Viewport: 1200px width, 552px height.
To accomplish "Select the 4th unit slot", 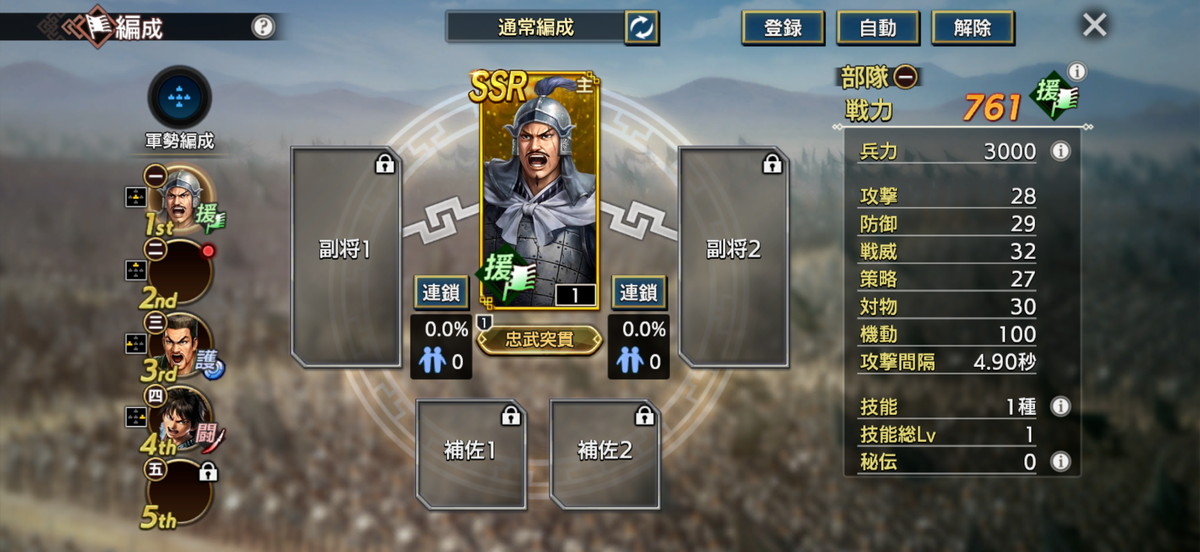I will pos(180,419).
